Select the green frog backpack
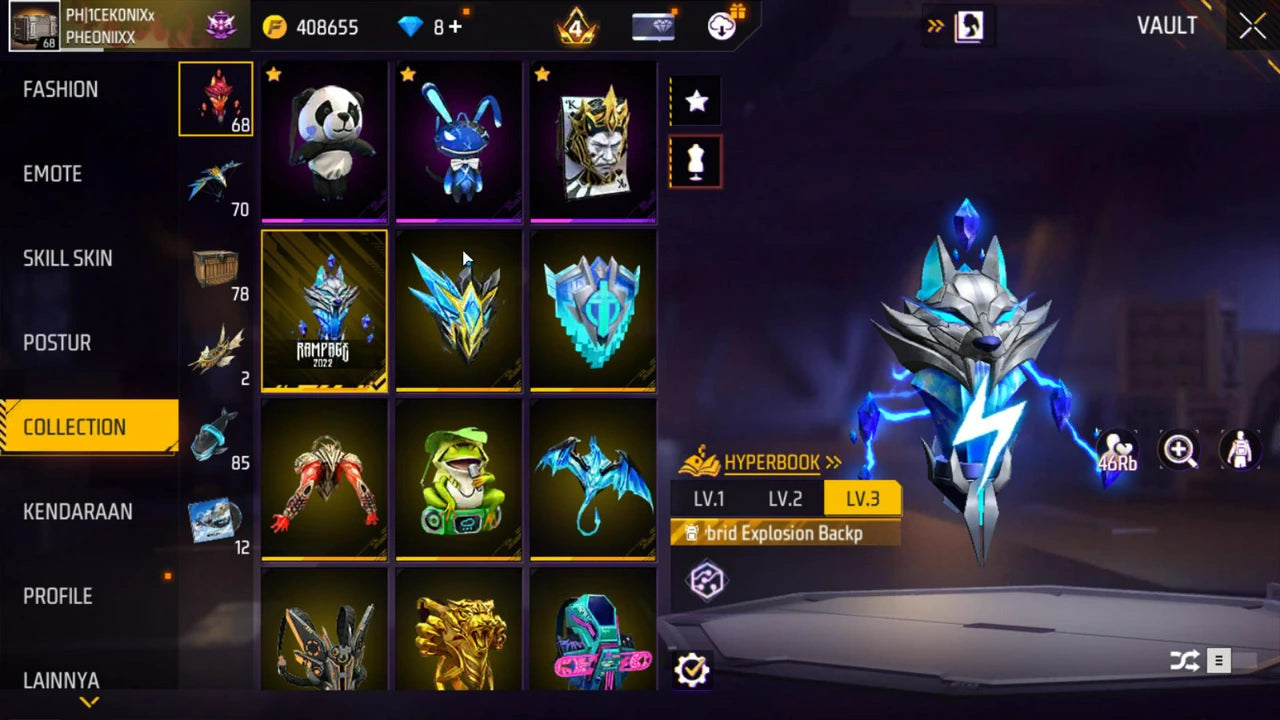This screenshot has height=720, width=1280. tap(458, 478)
